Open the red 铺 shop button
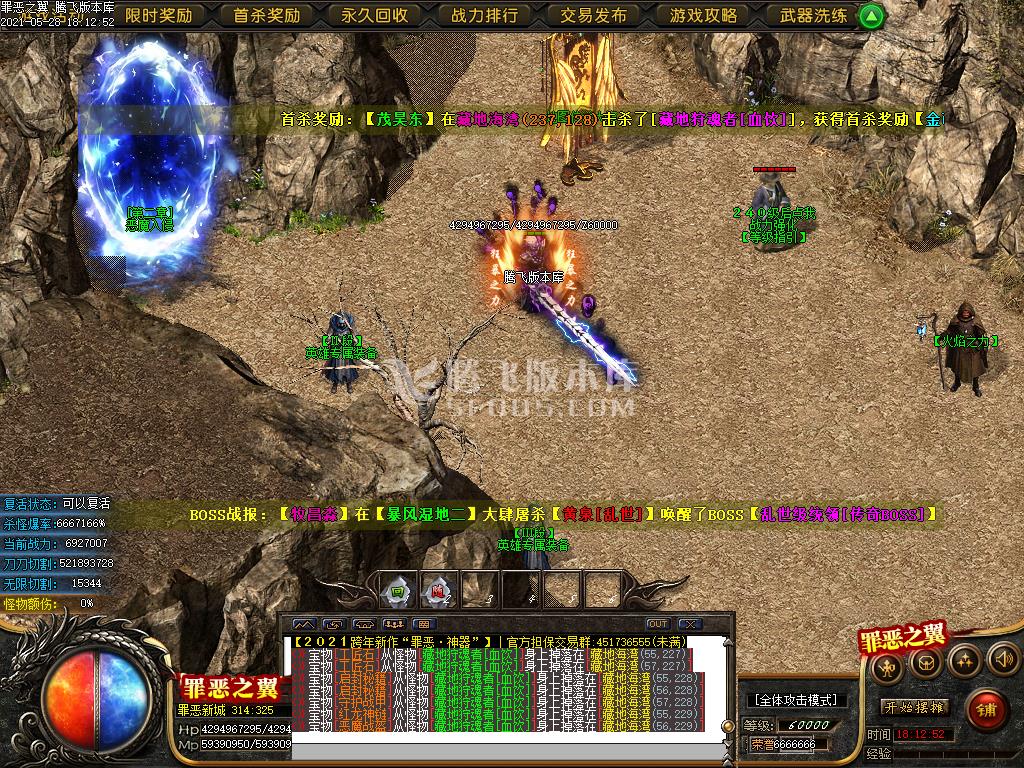The width and height of the screenshot is (1024, 768). pos(987,707)
